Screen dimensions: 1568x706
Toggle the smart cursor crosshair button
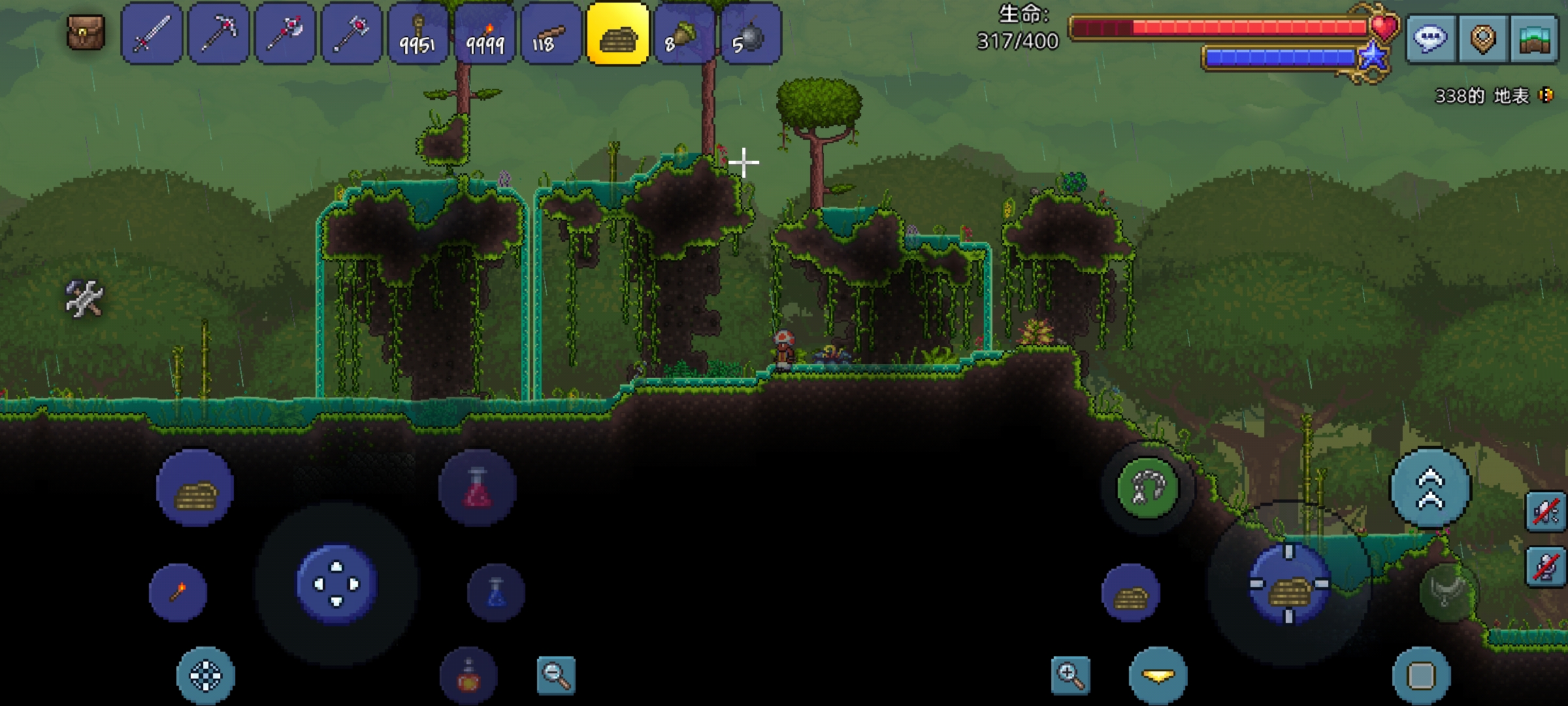point(206,676)
